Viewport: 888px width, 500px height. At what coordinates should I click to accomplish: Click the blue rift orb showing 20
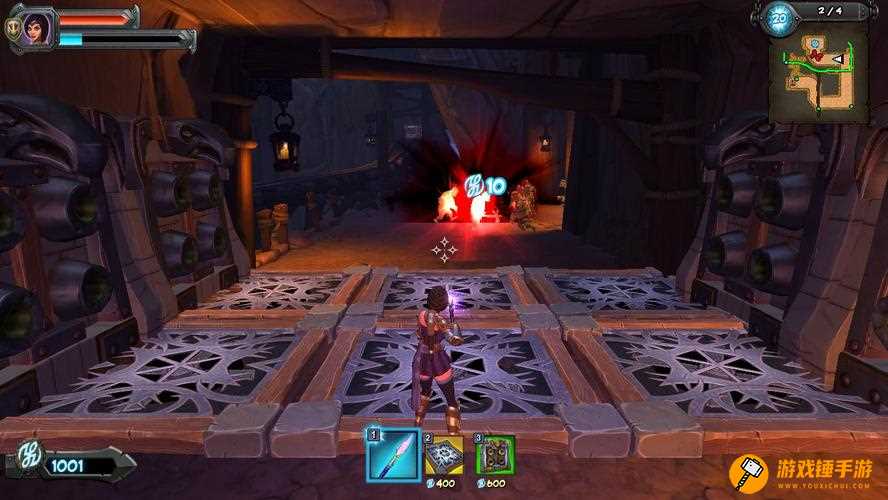click(781, 19)
